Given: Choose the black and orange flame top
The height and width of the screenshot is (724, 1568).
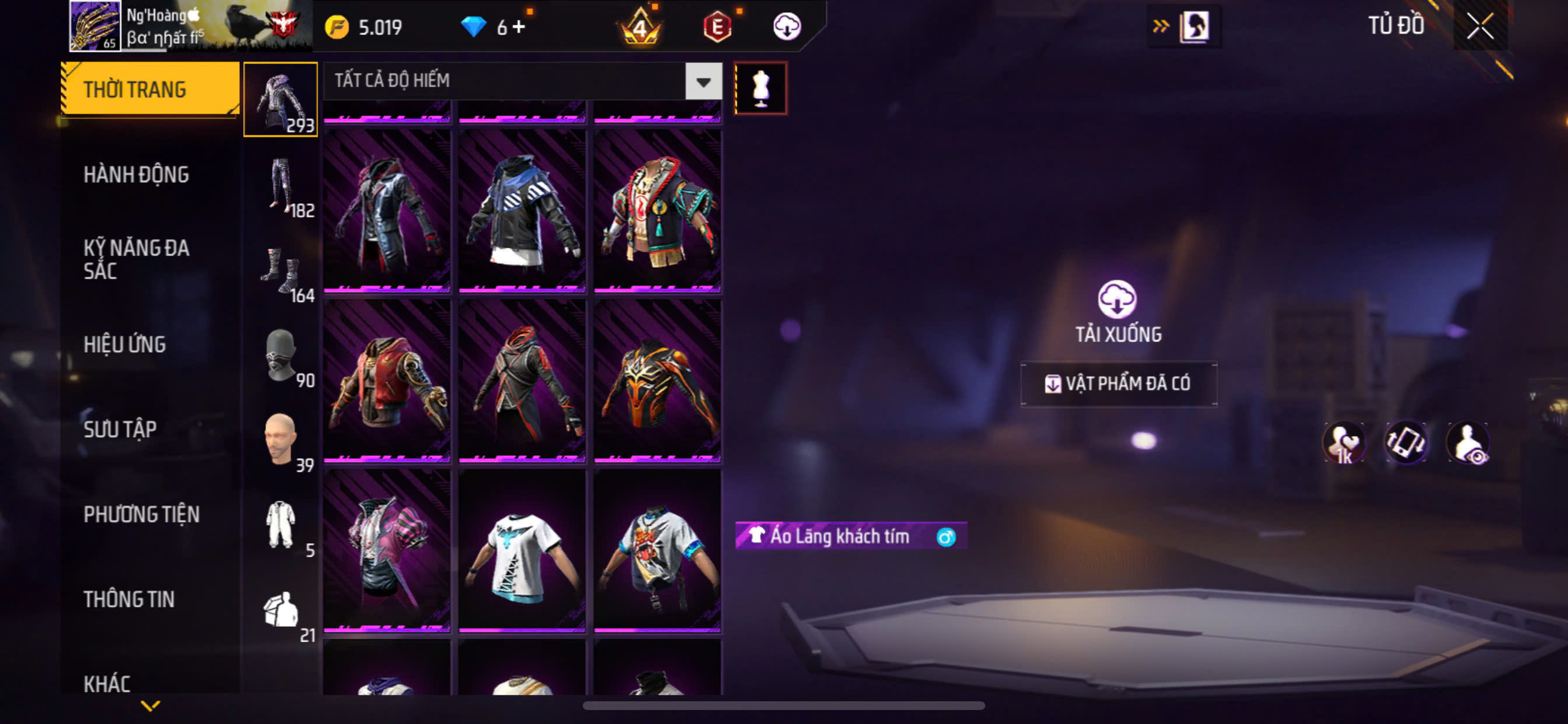Looking at the screenshot, I should (x=657, y=381).
